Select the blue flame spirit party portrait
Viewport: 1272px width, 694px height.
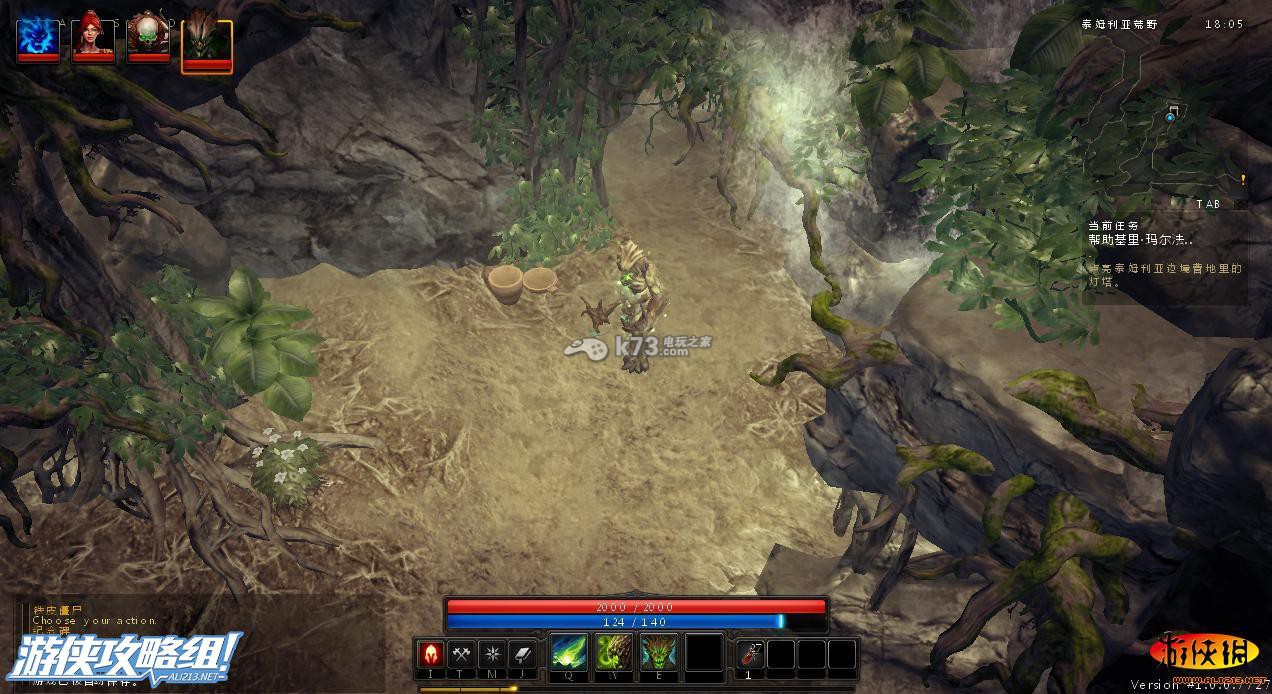click(38, 39)
